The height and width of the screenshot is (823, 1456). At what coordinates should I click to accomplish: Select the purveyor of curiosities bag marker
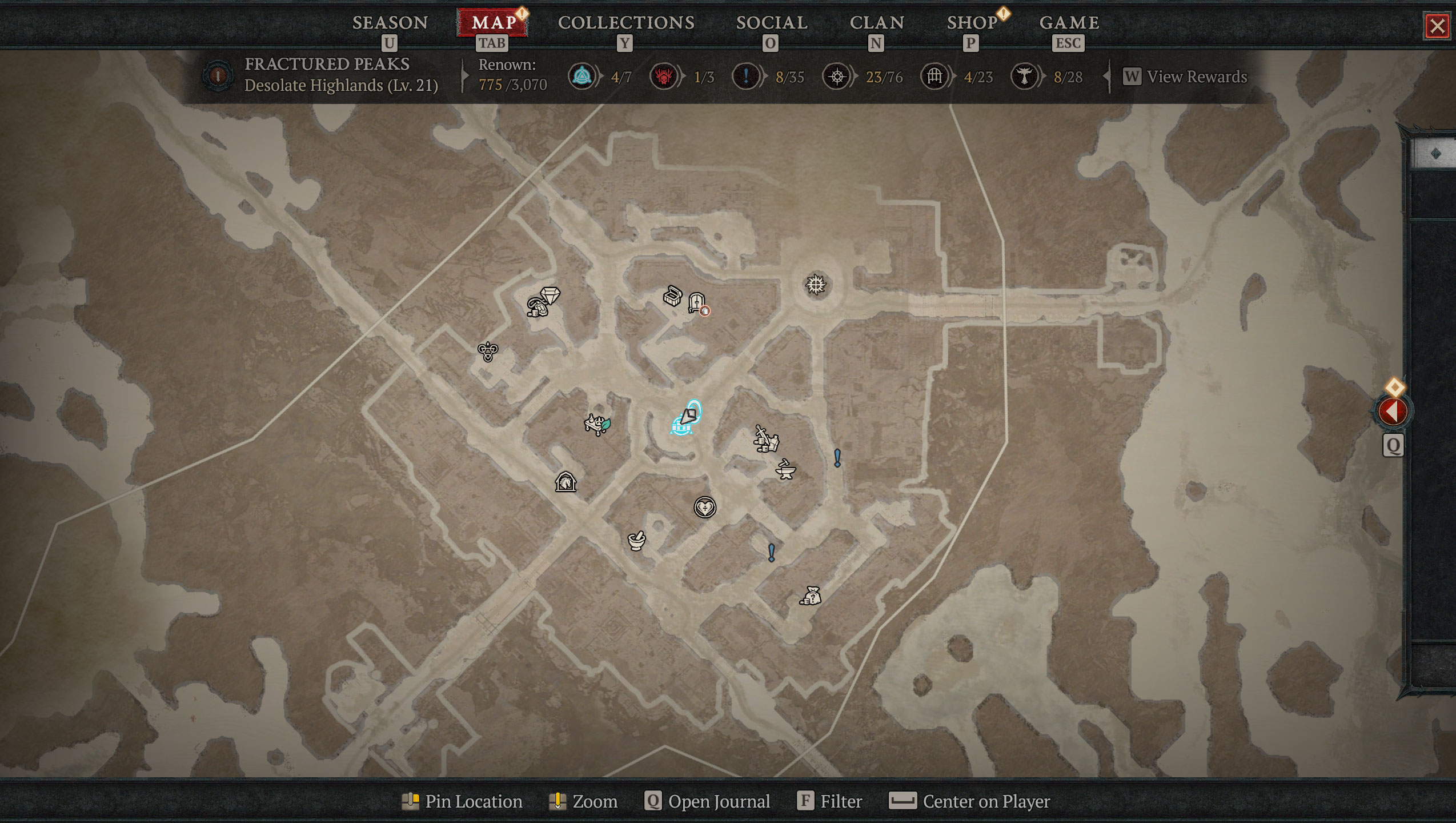(811, 596)
